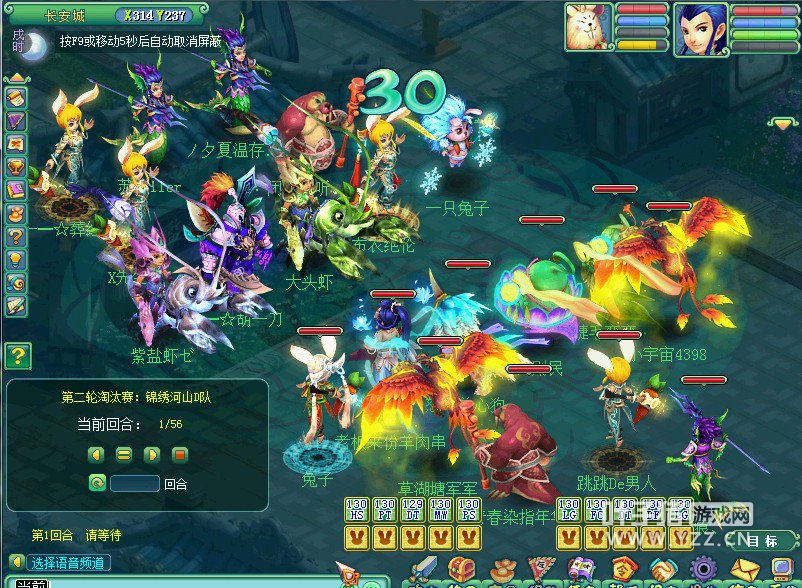The width and height of the screenshot is (802, 588).
Task: Focus the round number input field
Action: 135,483
